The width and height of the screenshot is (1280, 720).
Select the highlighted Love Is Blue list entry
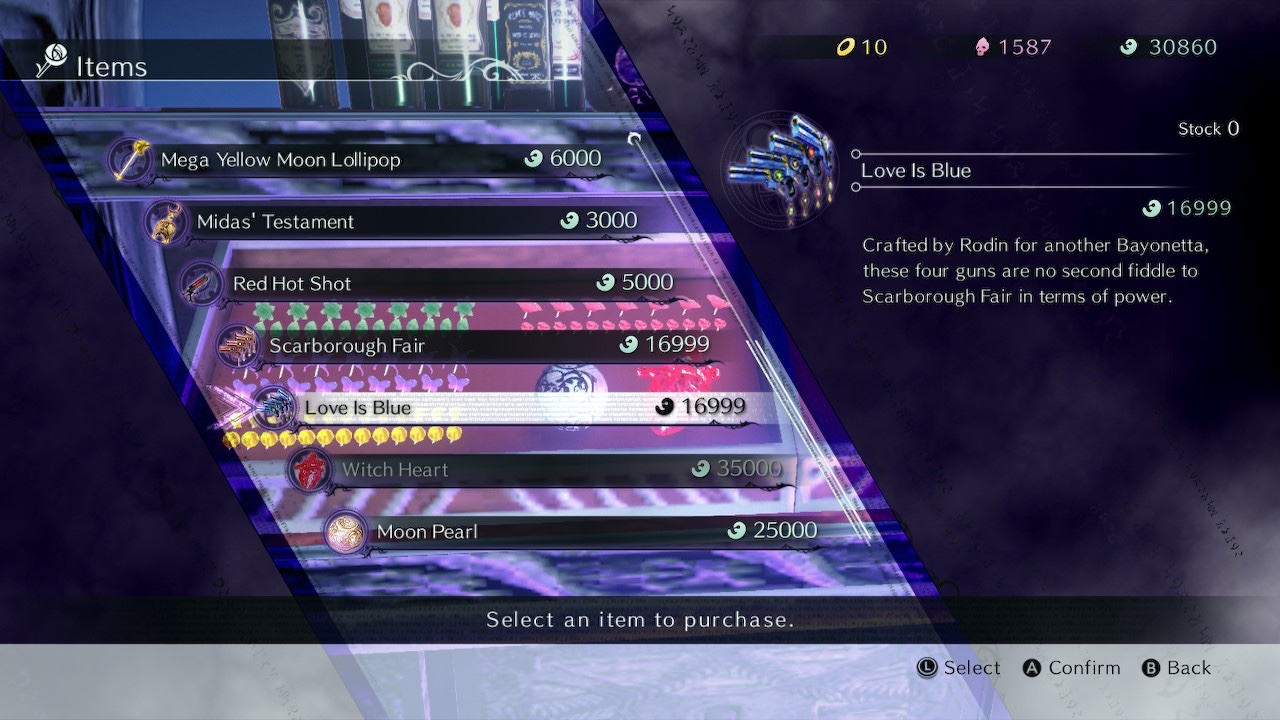[500, 408]
